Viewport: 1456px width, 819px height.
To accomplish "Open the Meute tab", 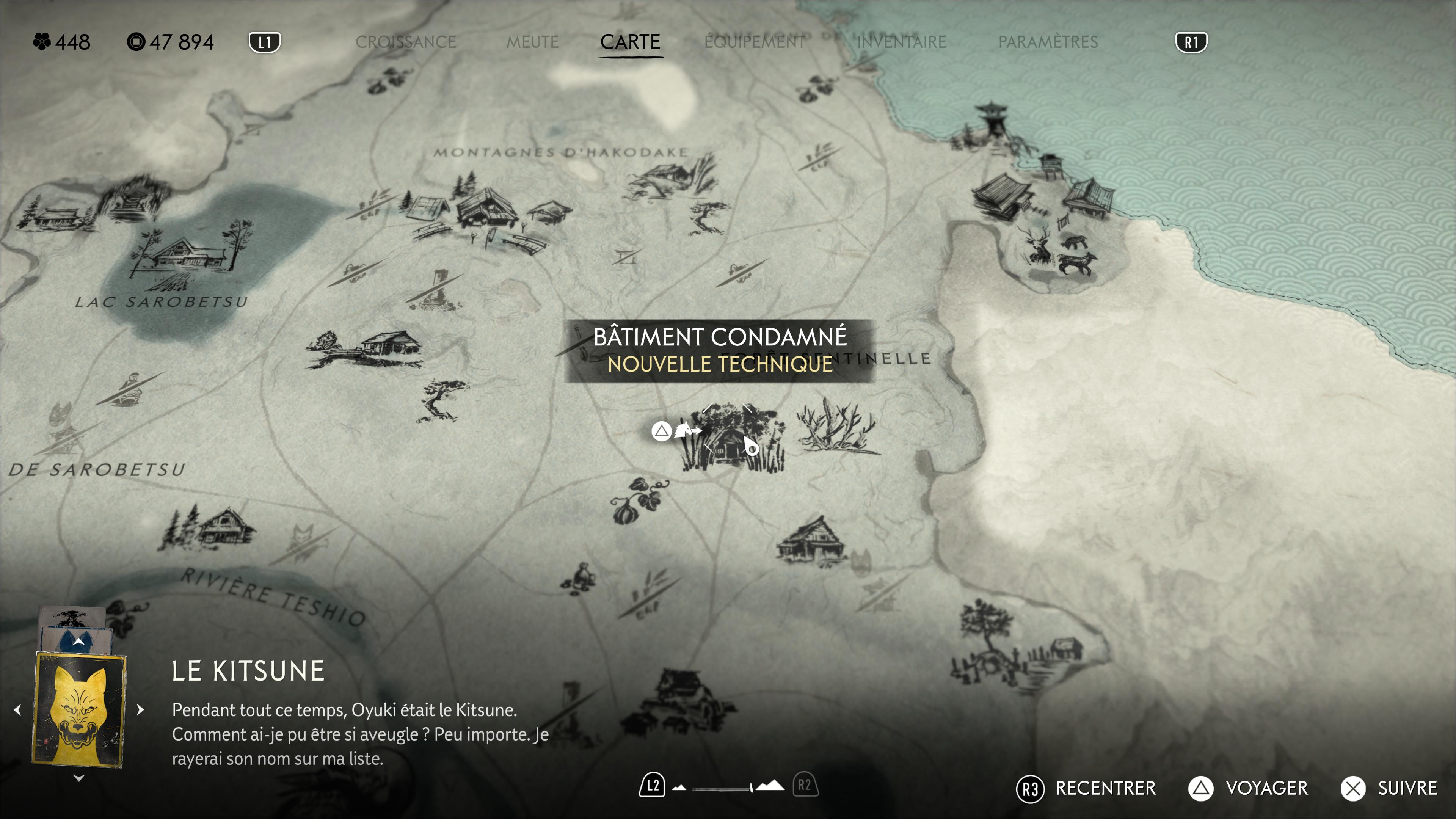I will (532, 42).
